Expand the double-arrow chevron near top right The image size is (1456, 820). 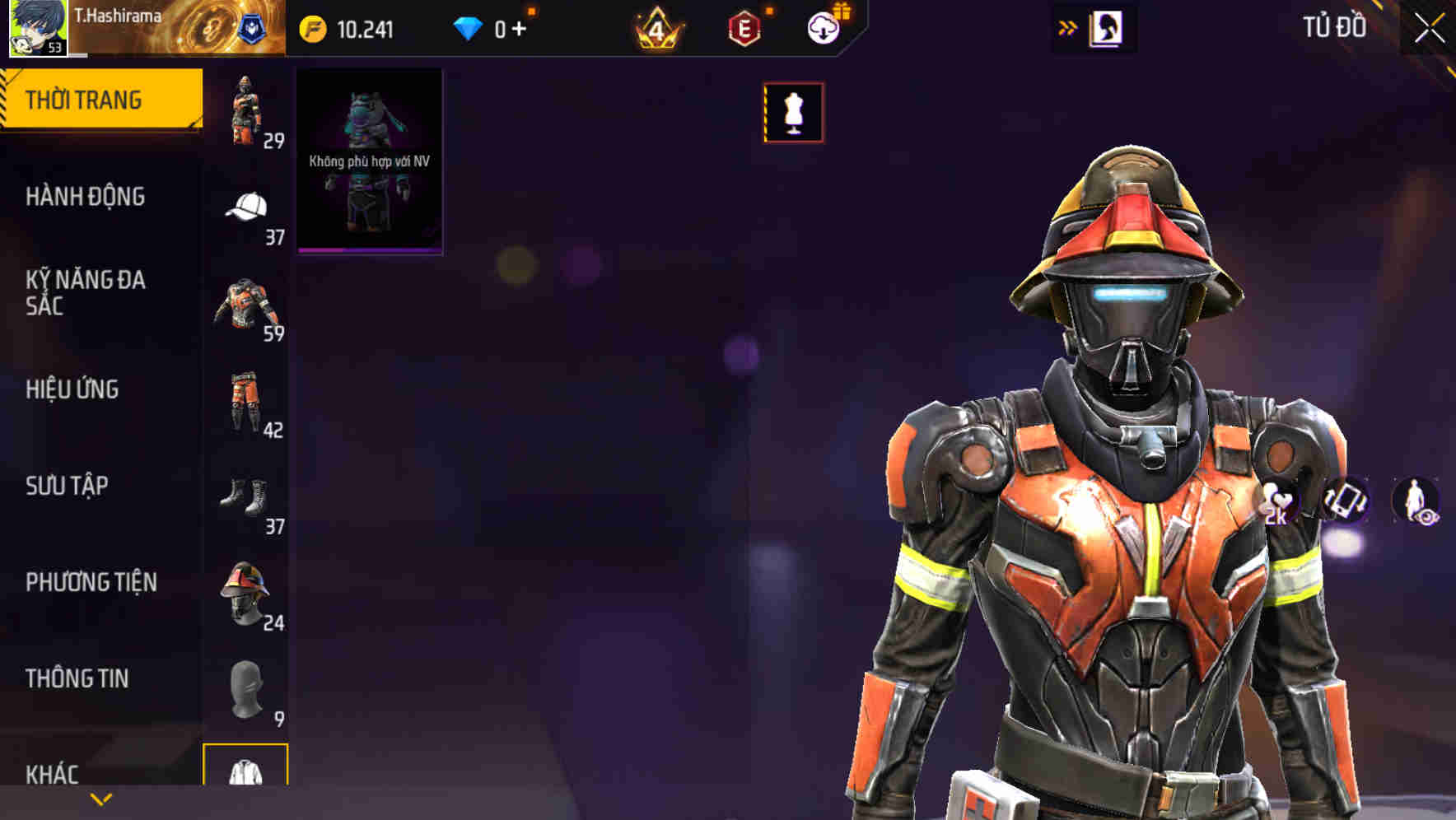[1068, 27]
